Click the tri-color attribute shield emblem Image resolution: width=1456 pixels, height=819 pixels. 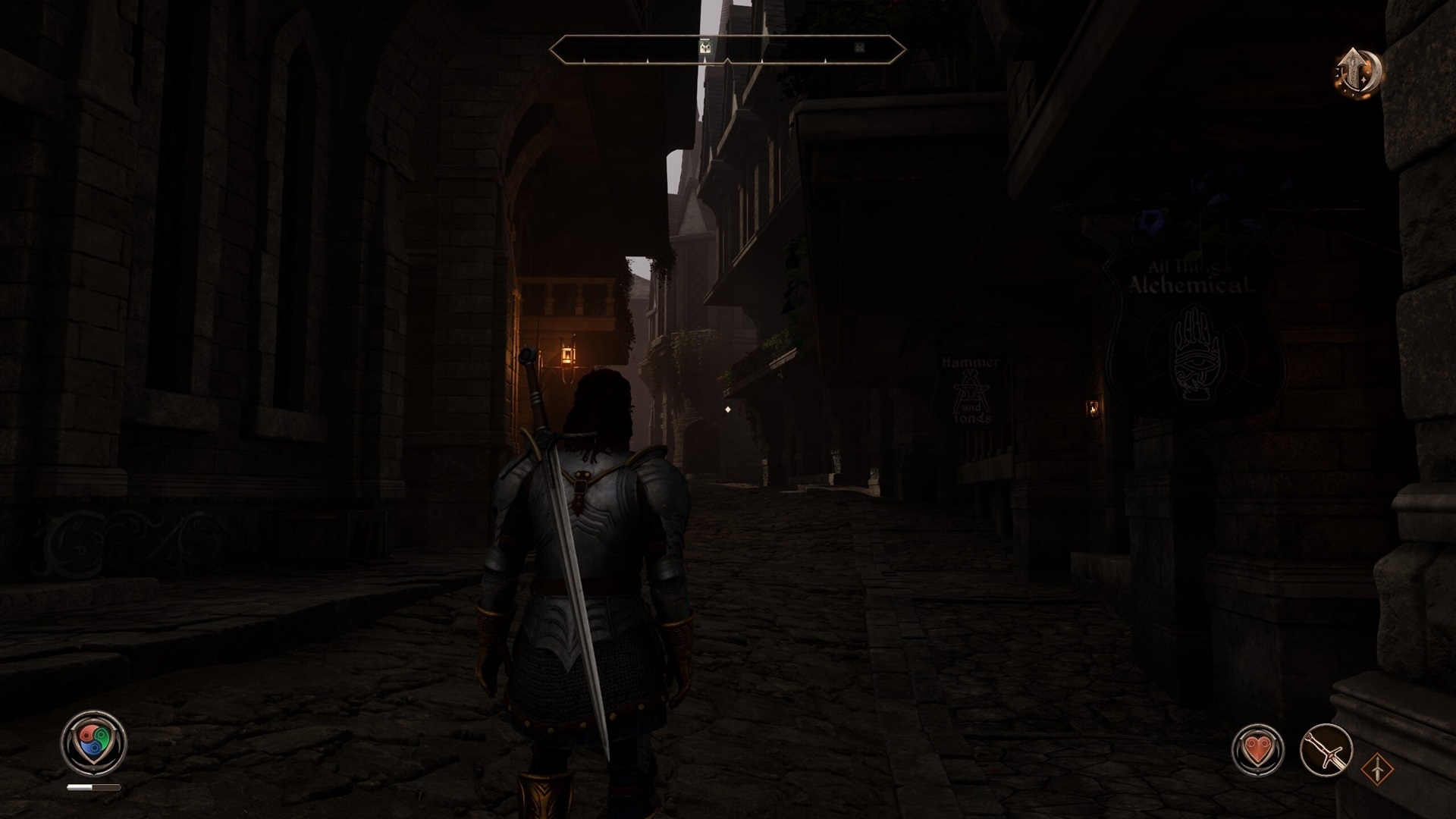pos(93,742)
